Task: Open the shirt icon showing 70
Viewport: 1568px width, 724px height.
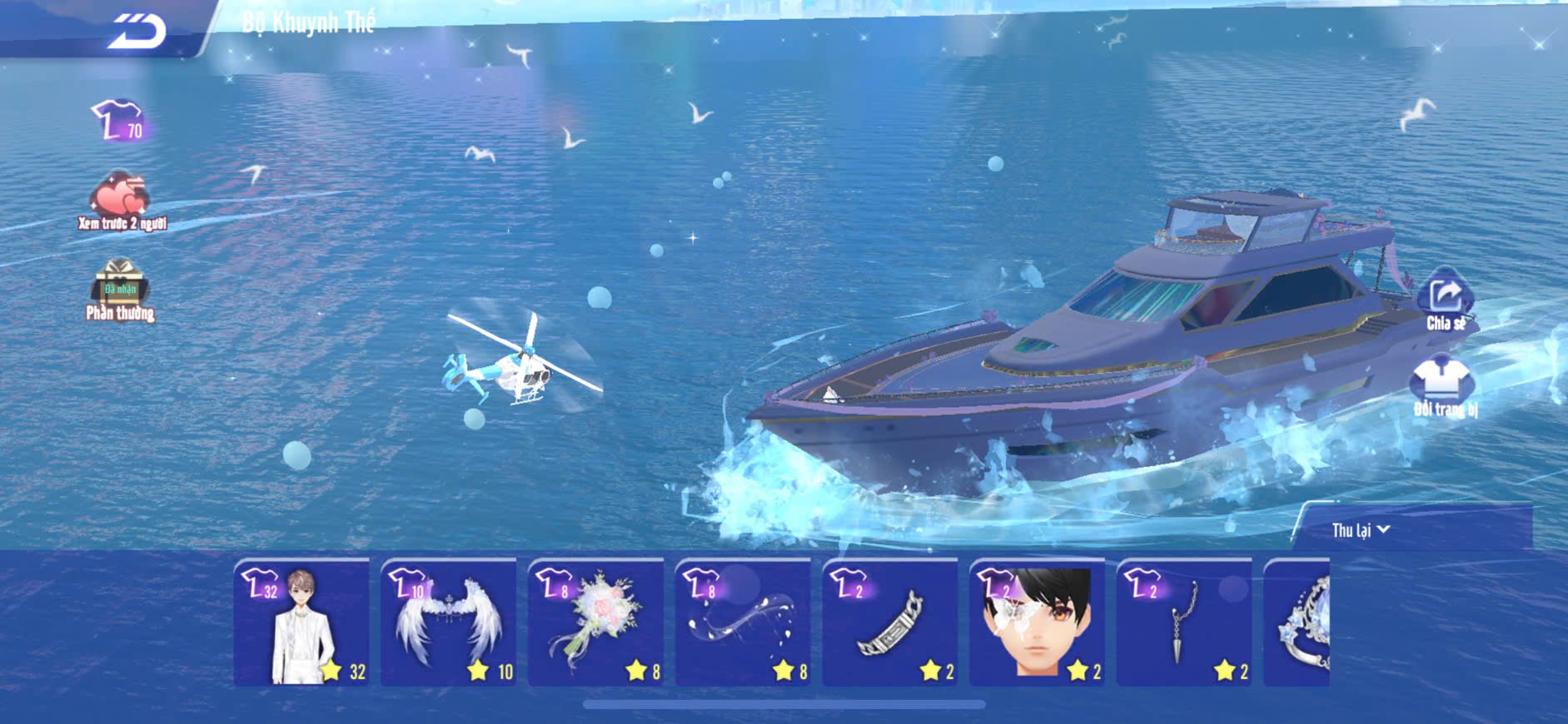Action: 119,121
